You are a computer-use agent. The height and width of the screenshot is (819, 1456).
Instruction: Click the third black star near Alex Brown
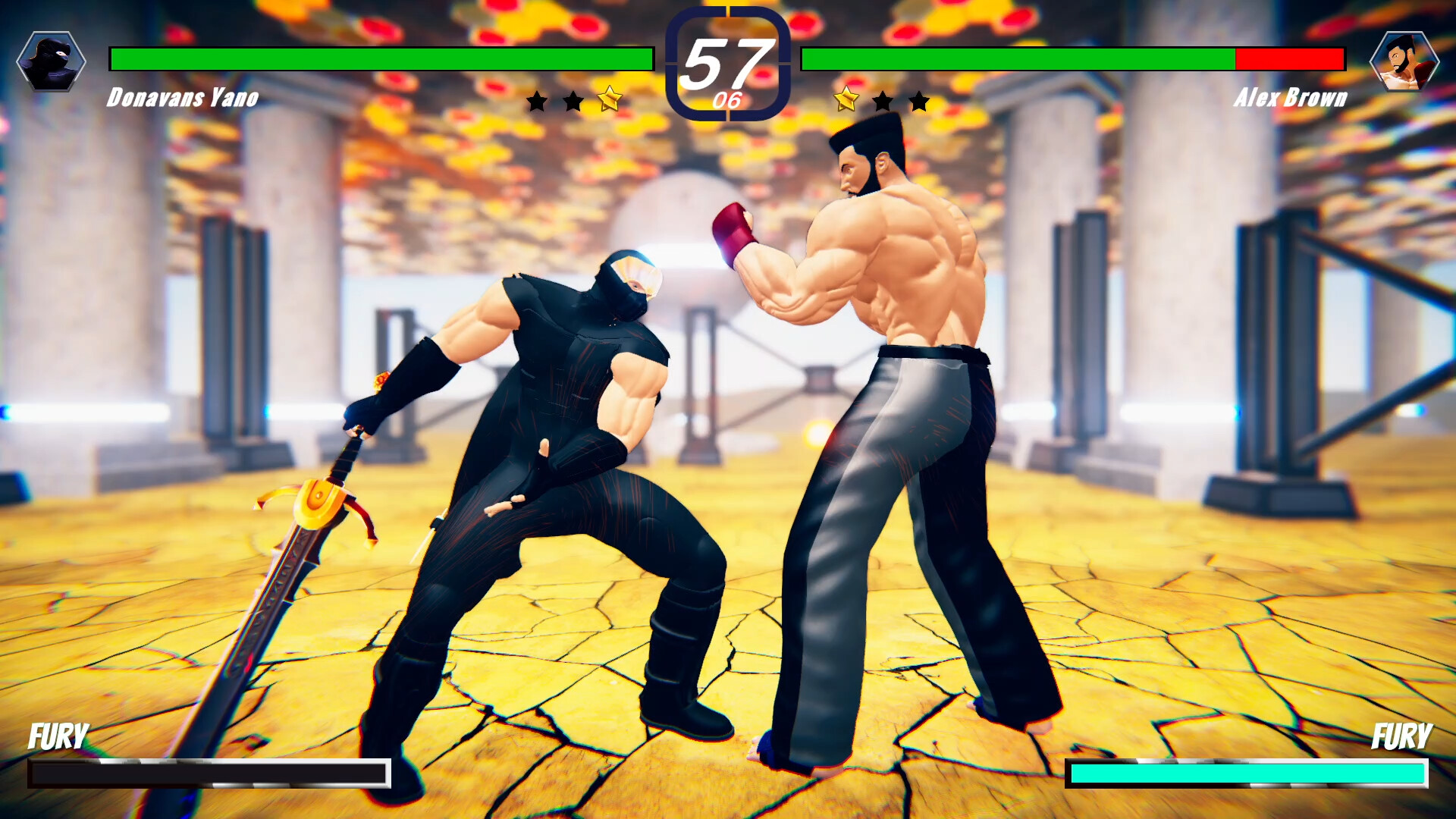(x=919, y=99)
